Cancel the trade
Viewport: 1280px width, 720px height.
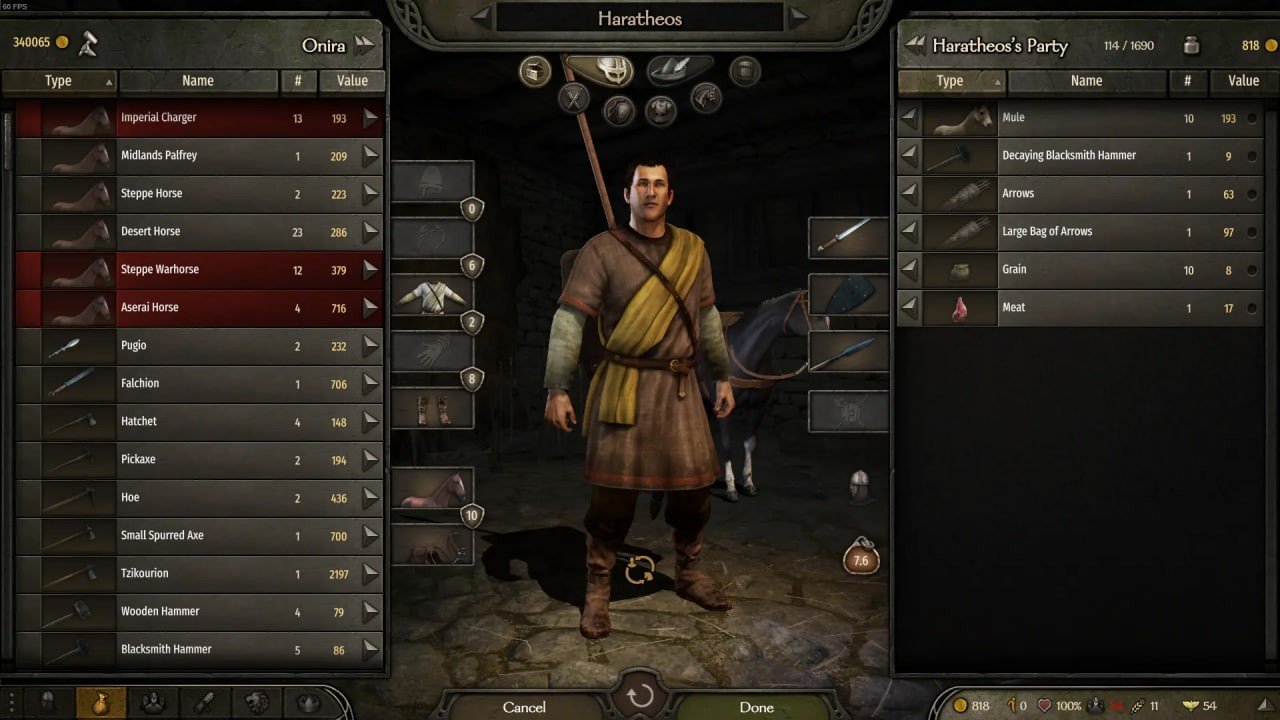[x=524, y=707]
